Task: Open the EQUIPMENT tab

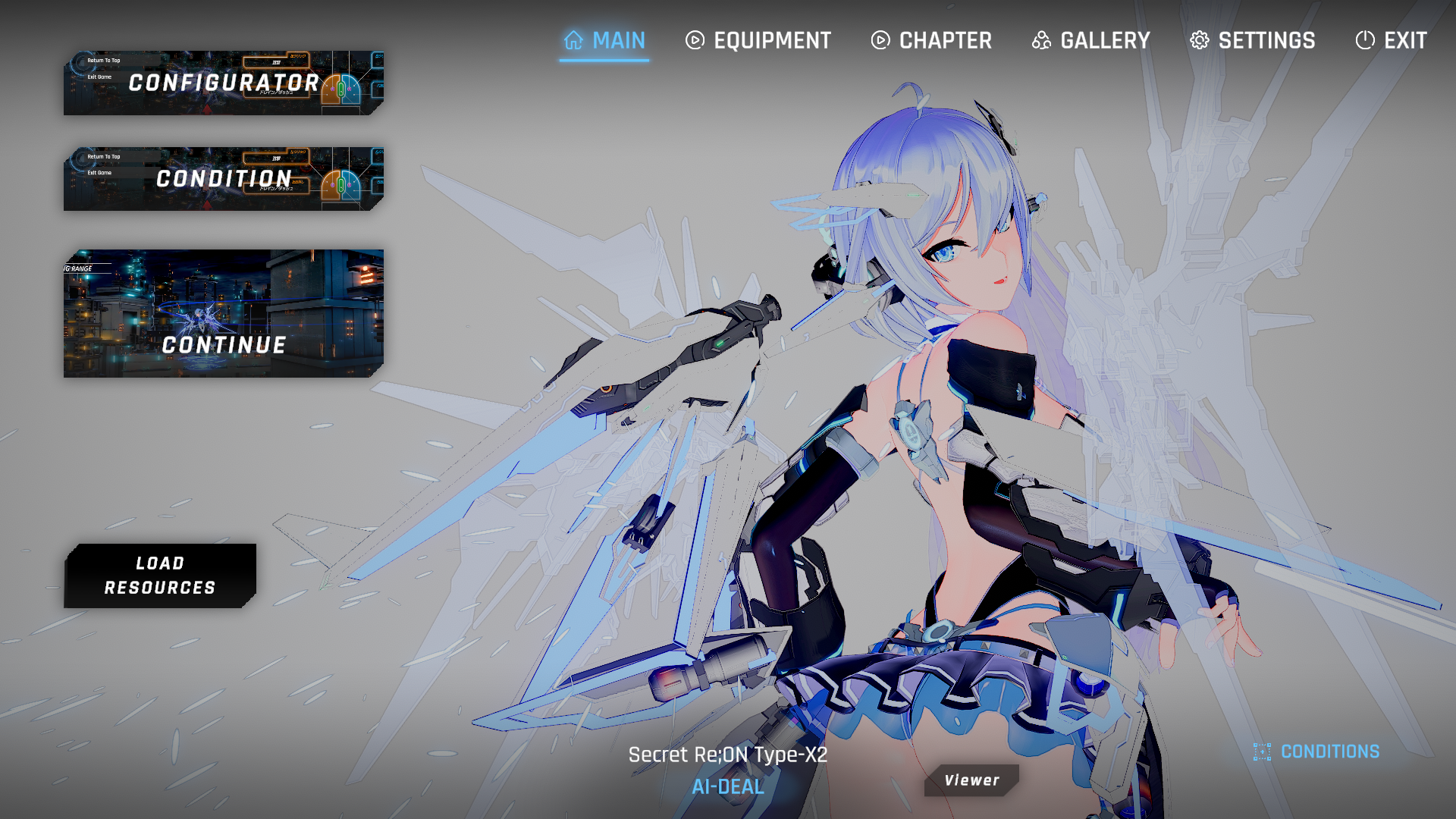Action: click(758, 41)
